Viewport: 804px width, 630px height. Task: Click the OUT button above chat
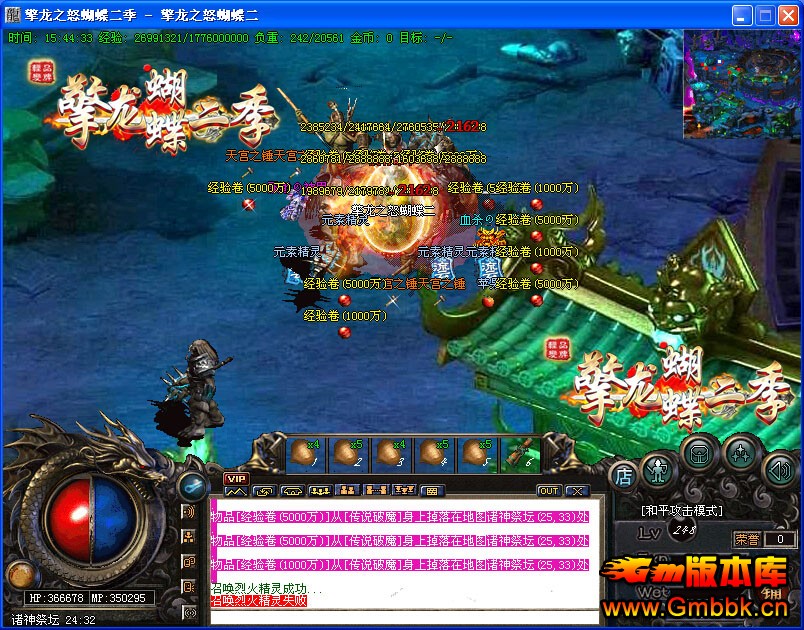pos(549,491)
